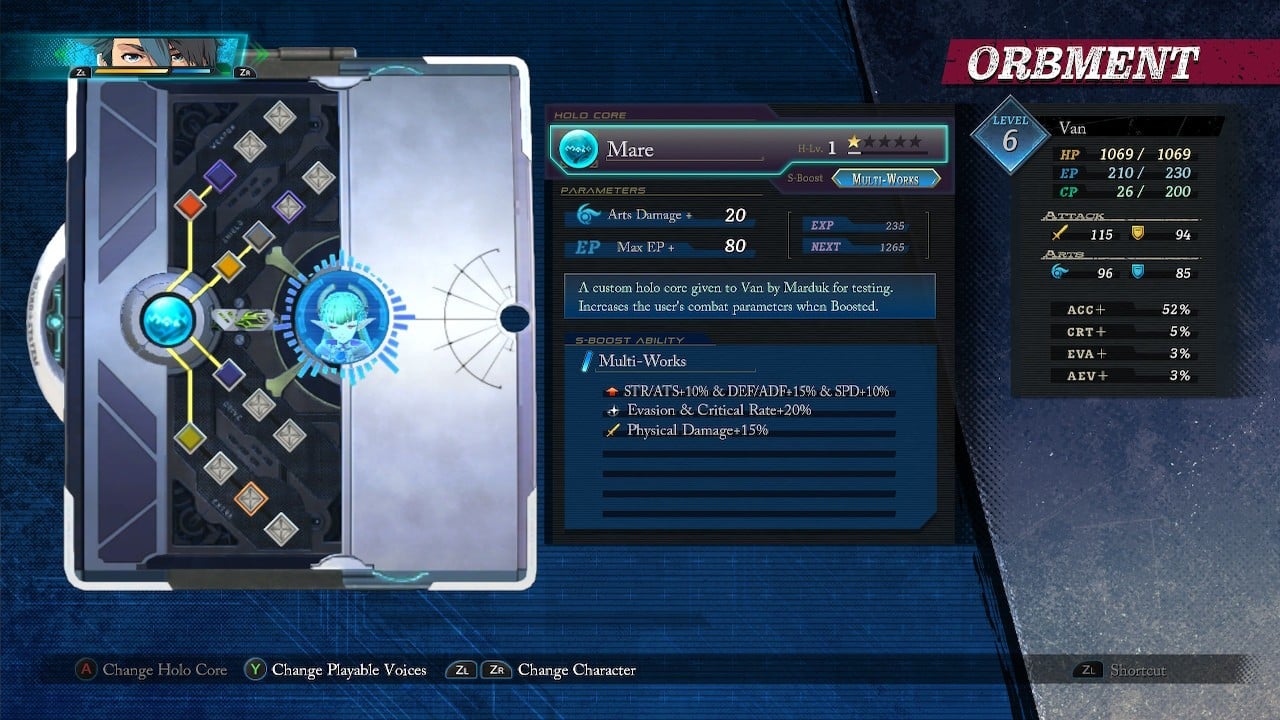Choose the orange quartz slot
Screen dimensions: 1280x720
228,266
